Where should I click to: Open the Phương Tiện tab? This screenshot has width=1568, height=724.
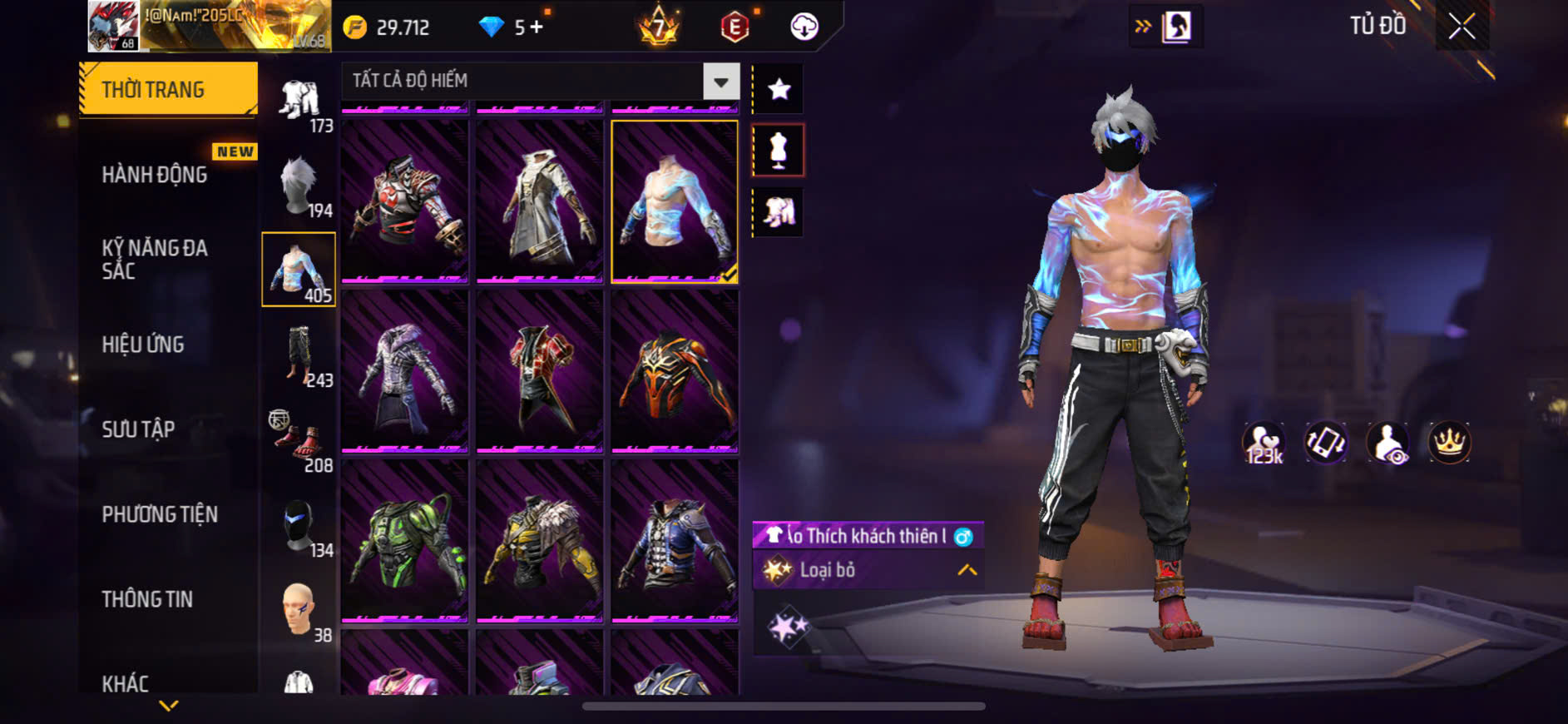160,514
